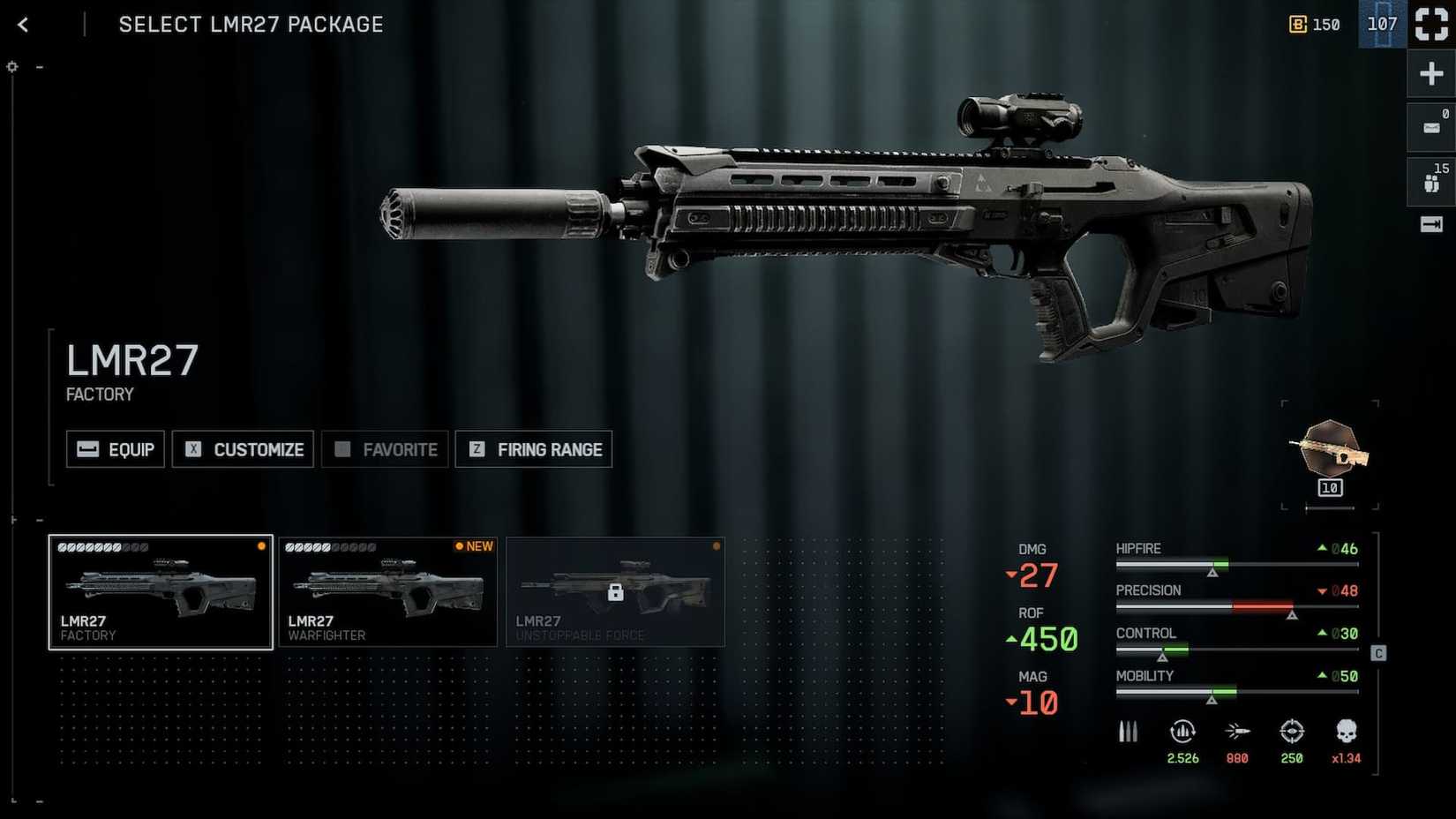Image resolution: width=1456 pixels, height=819 pixels.
Task: Choose the LMR27 Warfighter package tile
Action: [x=388, y=592]
